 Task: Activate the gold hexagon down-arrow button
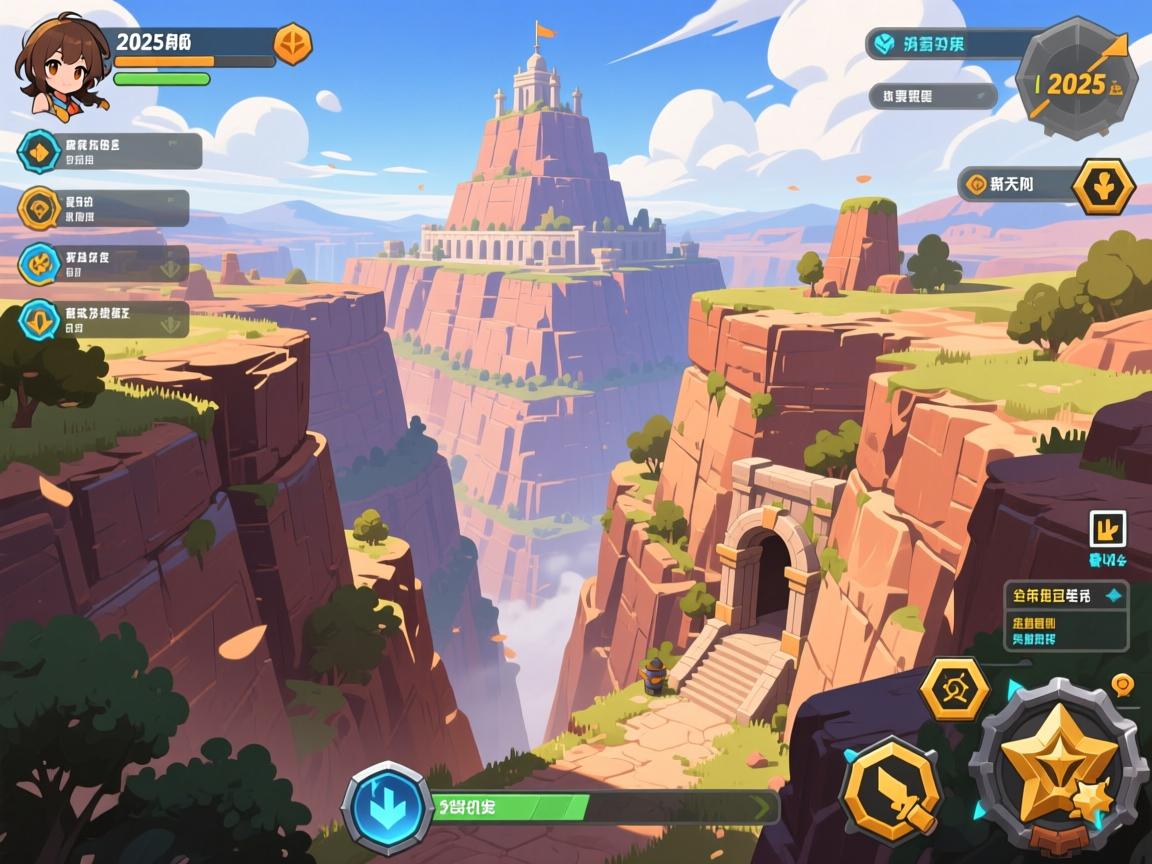(x=1103, y=186)
